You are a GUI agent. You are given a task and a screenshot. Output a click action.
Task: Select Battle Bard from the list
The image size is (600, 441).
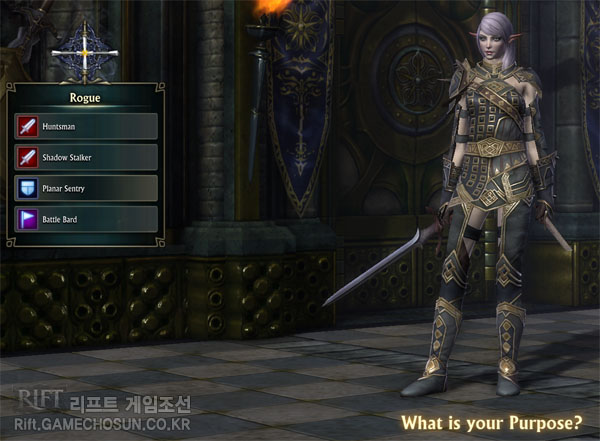pyautogui.click(x=85, y=219)
